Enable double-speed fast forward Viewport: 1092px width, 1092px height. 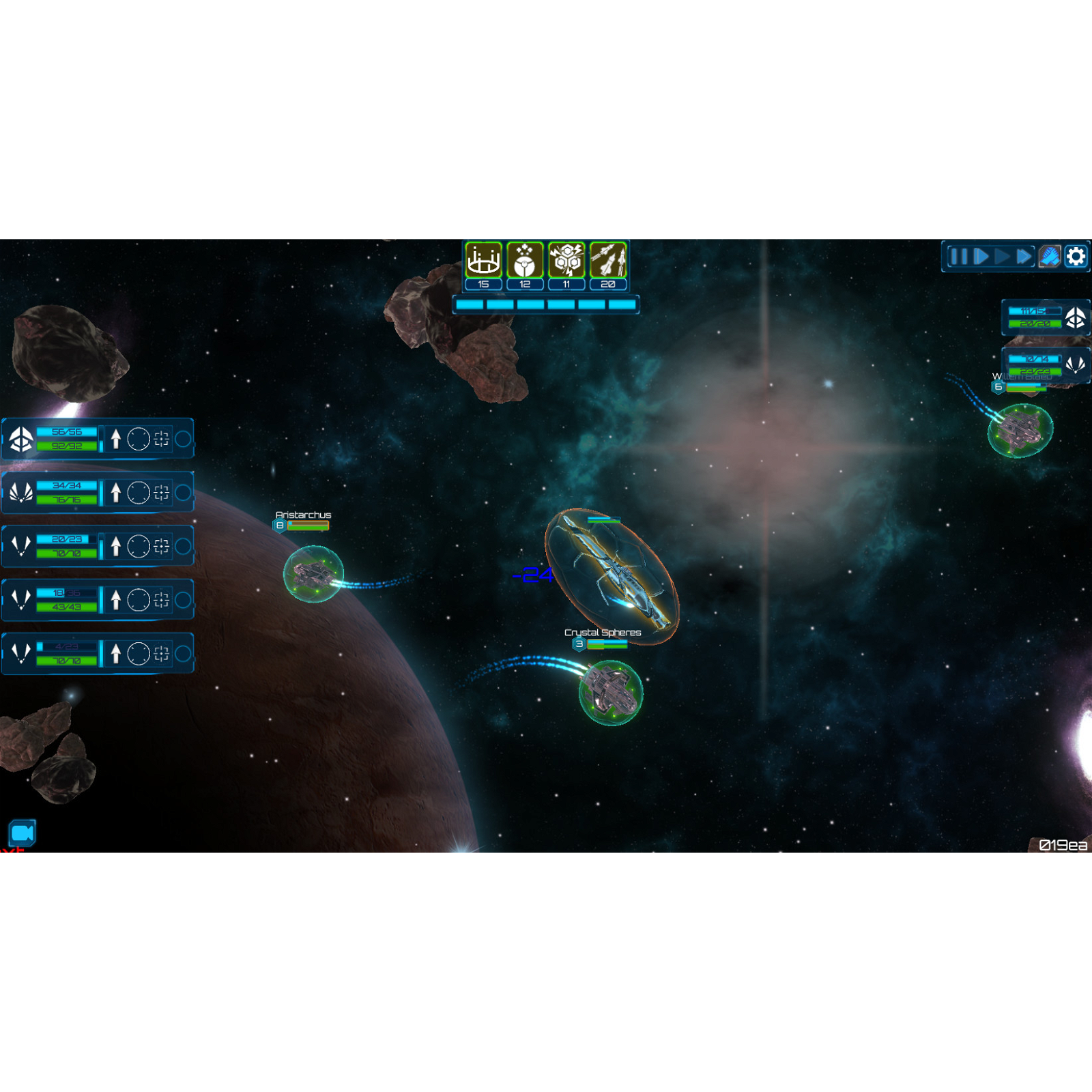pos(1024,257)
